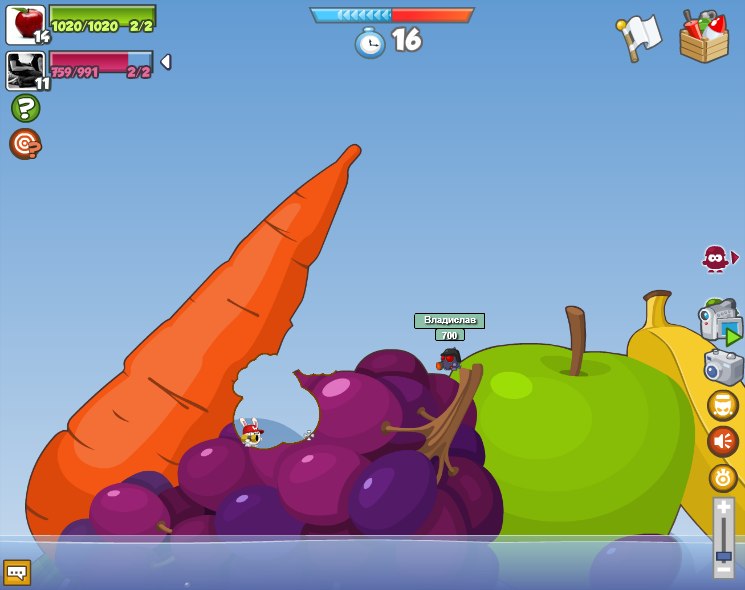Image resolution: width=745 pixels, height=590 pixels.
Task: Click the orange round settings button
Action: tap(723, 478)
